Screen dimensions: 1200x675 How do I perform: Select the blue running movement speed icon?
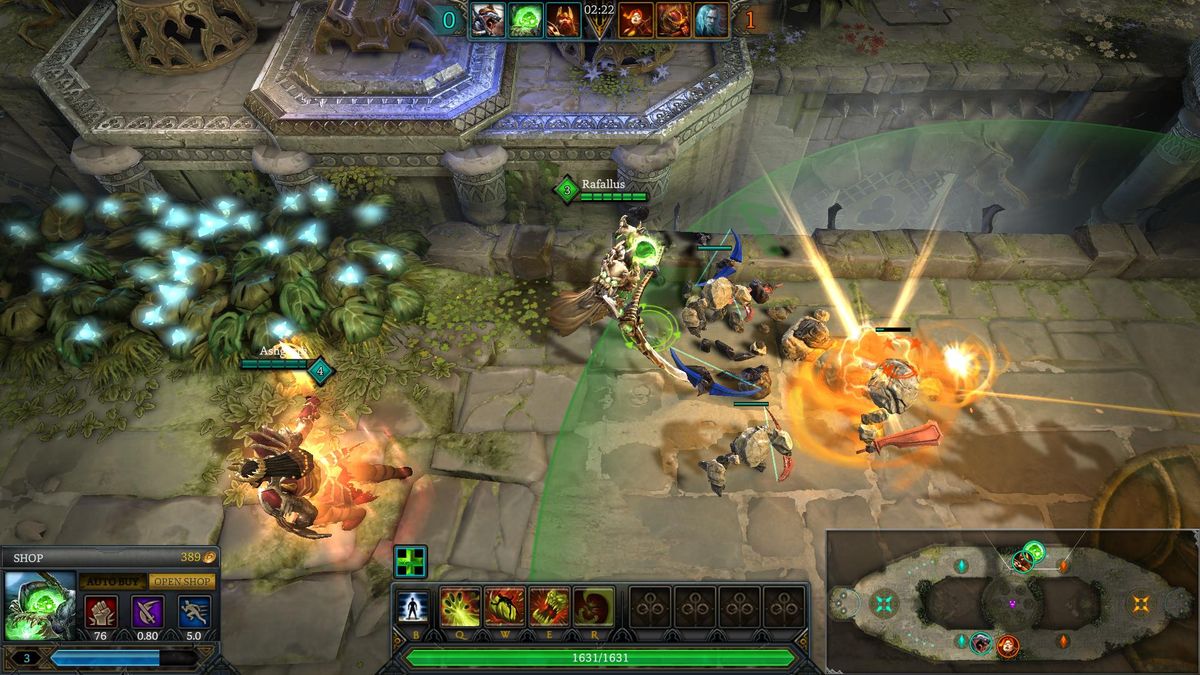194,610
